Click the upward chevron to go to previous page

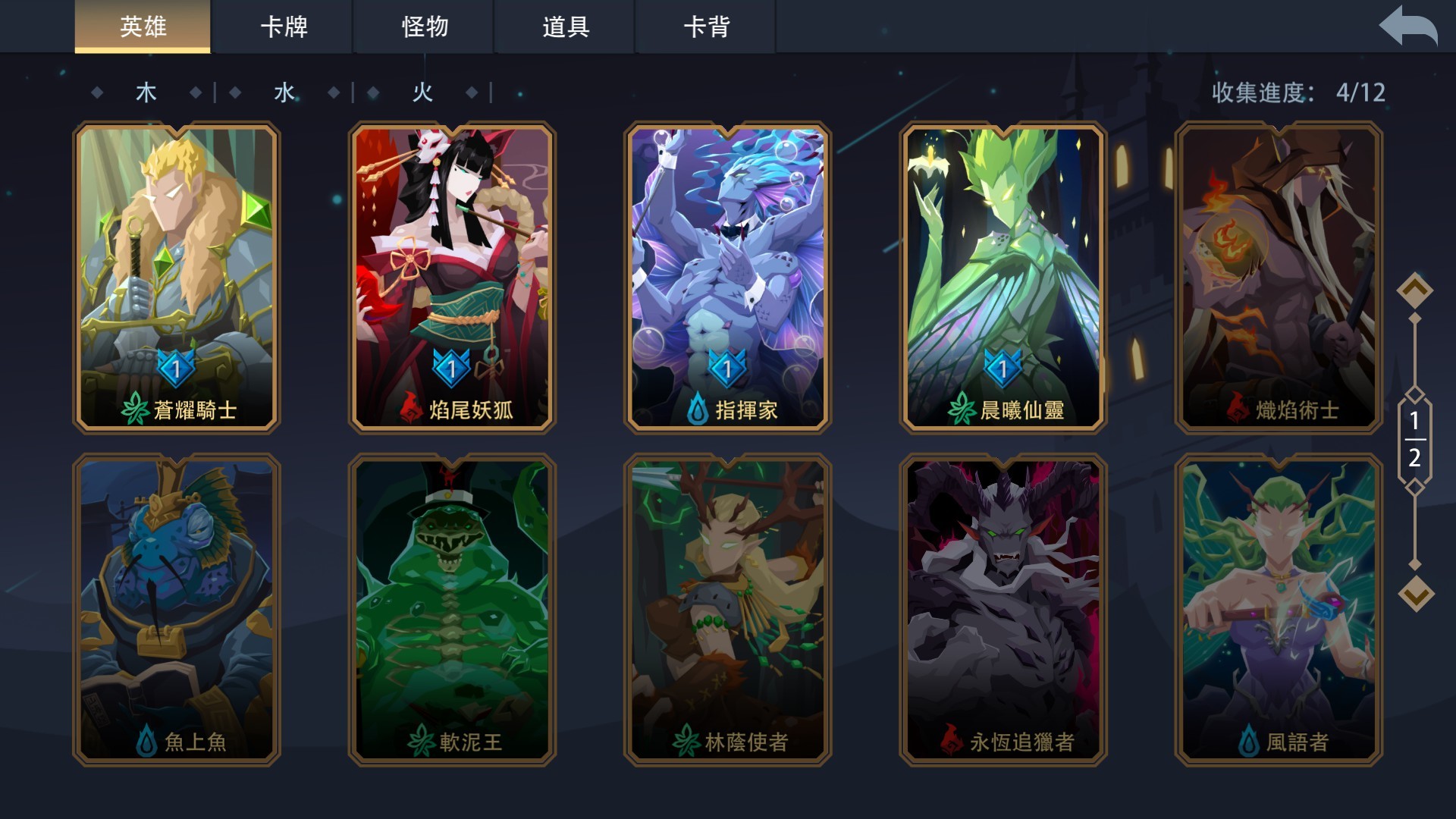click(x=1416, y=288)
